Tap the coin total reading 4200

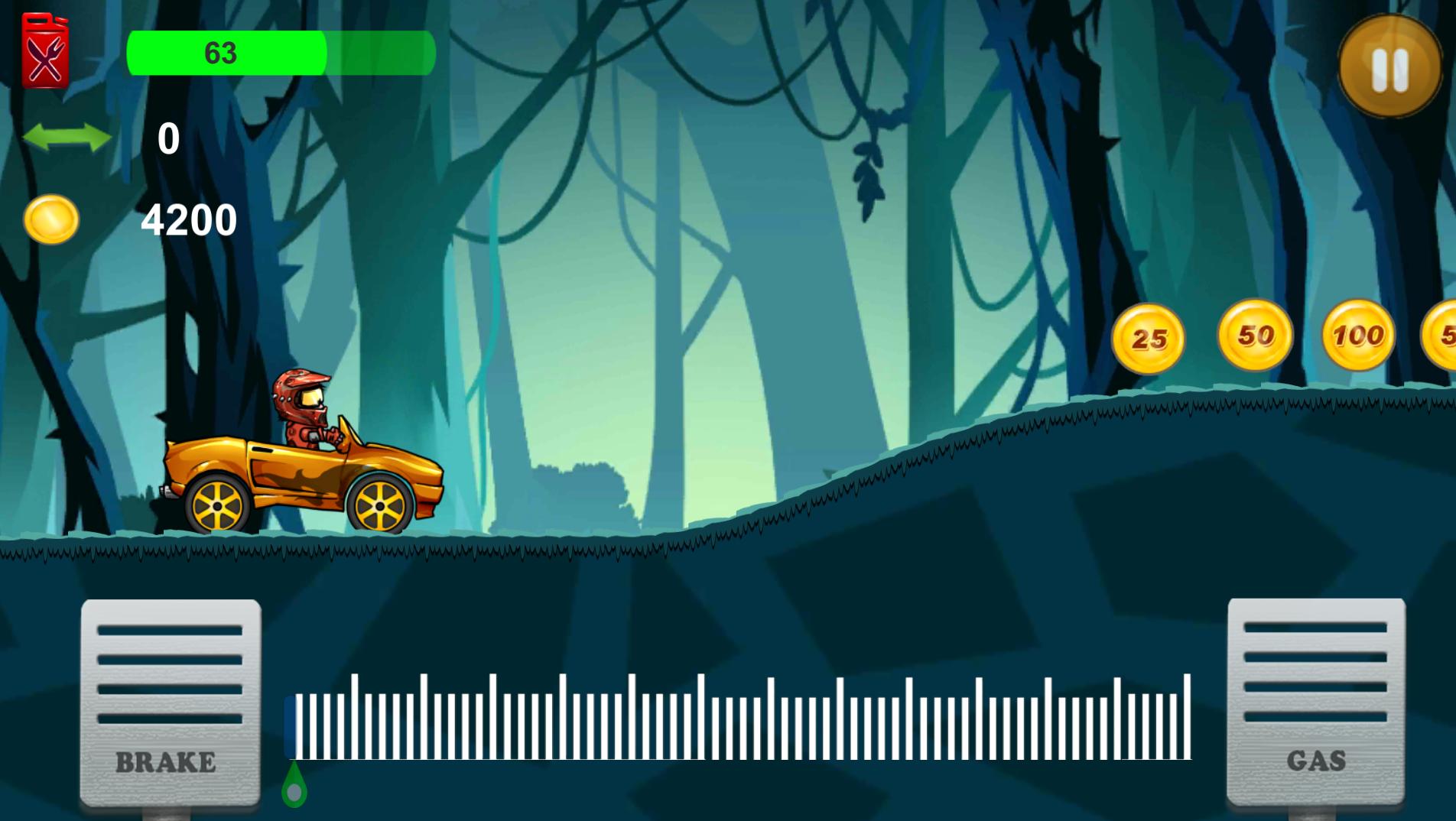[x=186, y=219]
